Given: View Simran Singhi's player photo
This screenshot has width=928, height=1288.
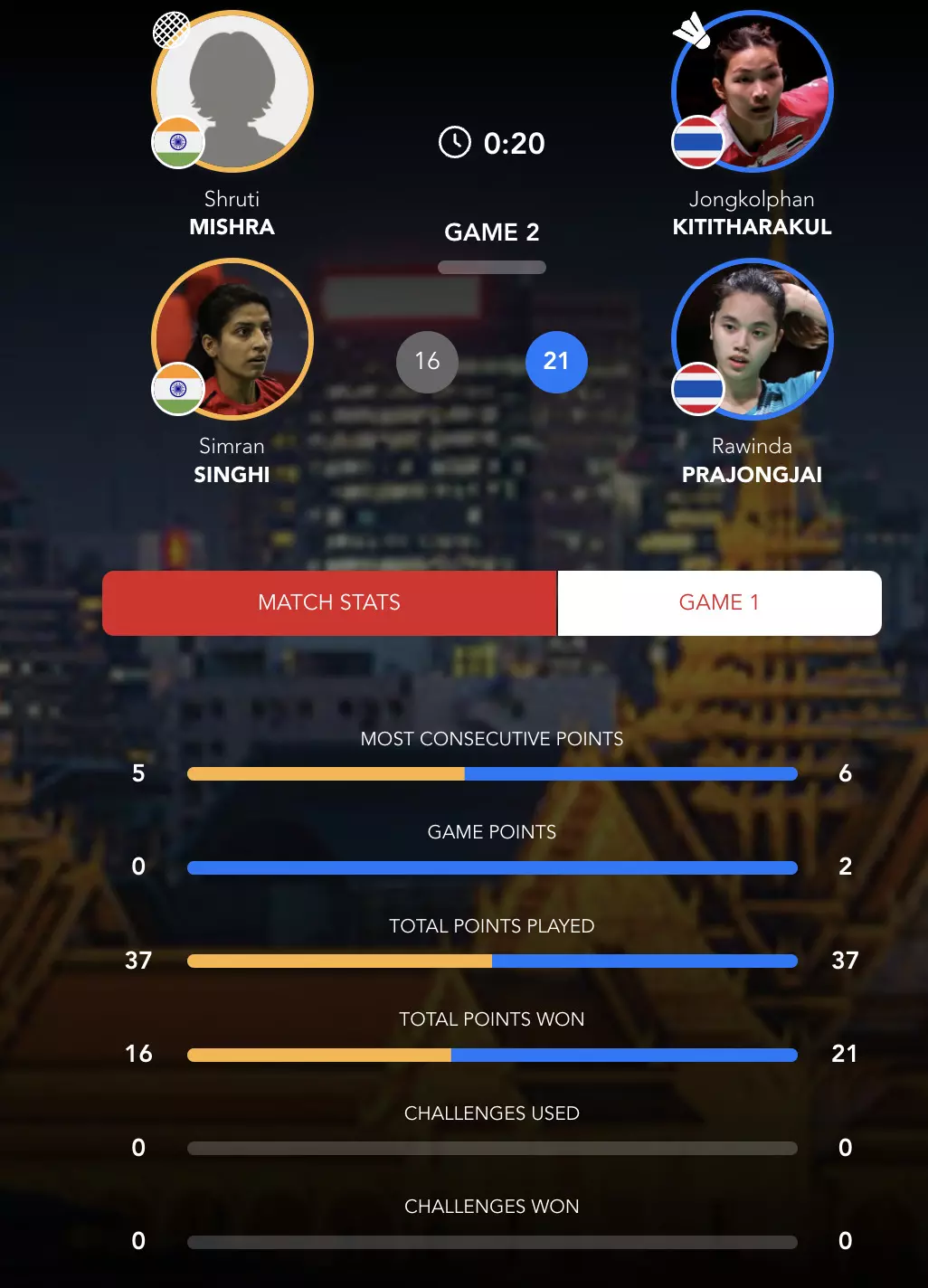Looking at the screenshot, I should tap(232, 339).
